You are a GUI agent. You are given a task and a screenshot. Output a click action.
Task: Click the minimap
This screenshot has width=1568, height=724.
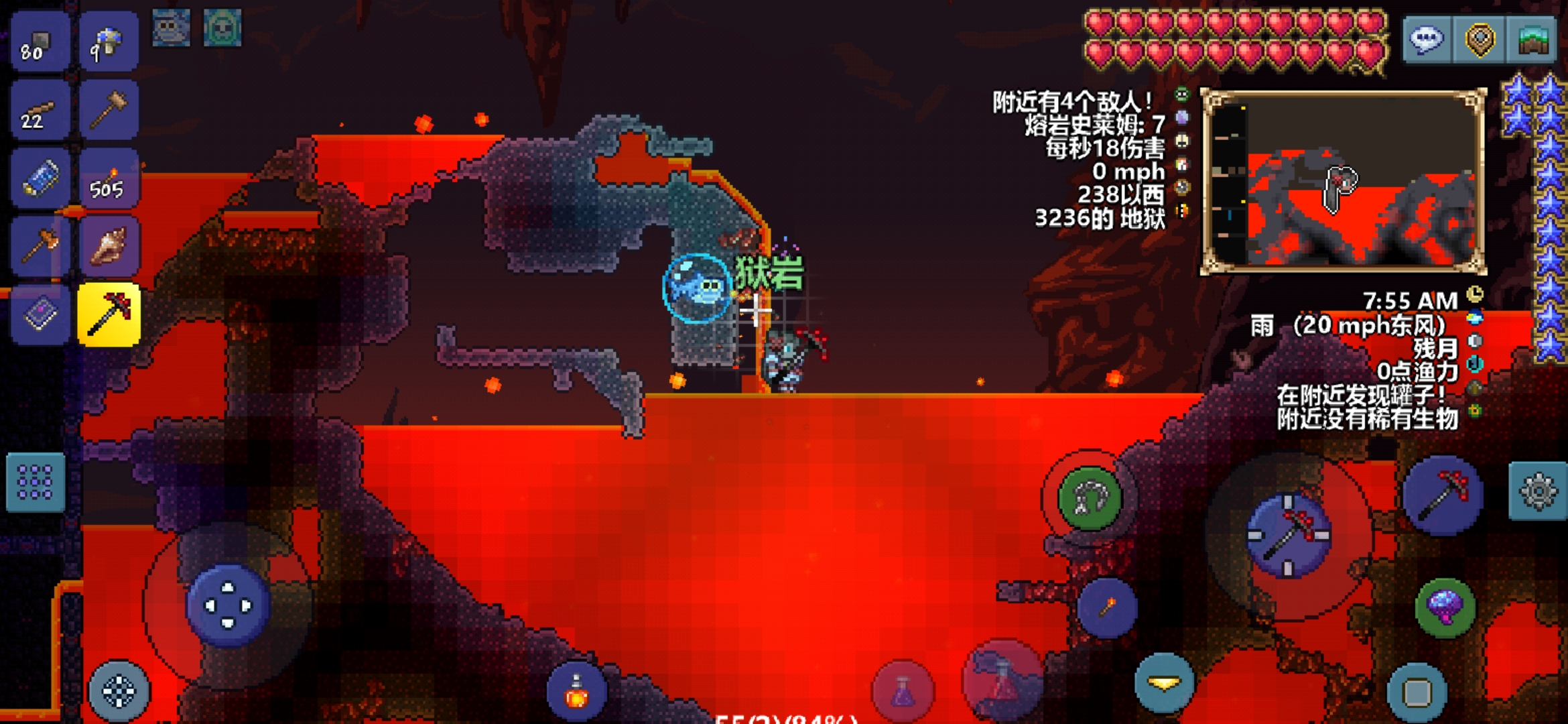[1343, 182]
